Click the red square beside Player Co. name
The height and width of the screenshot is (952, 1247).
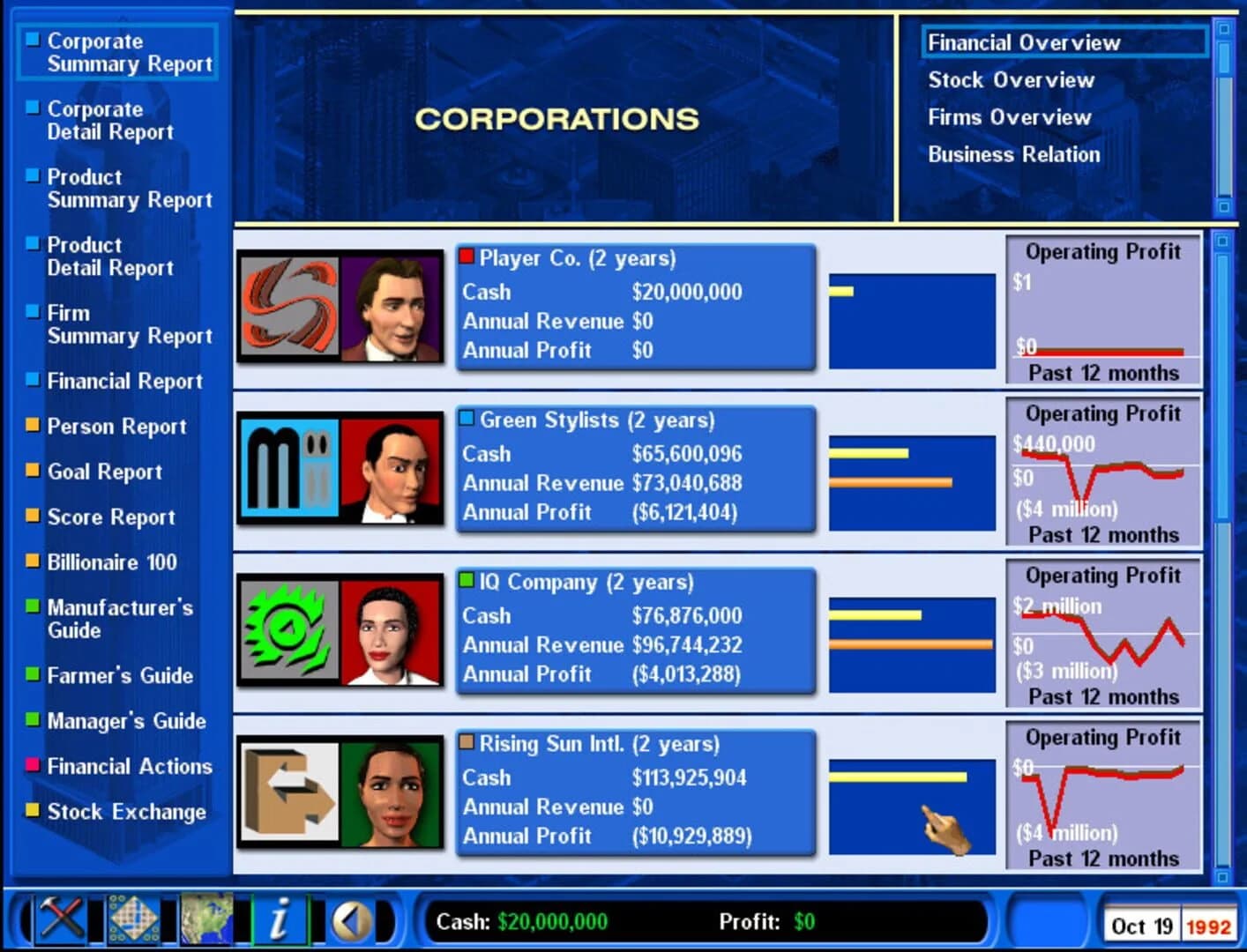[467, 257]
